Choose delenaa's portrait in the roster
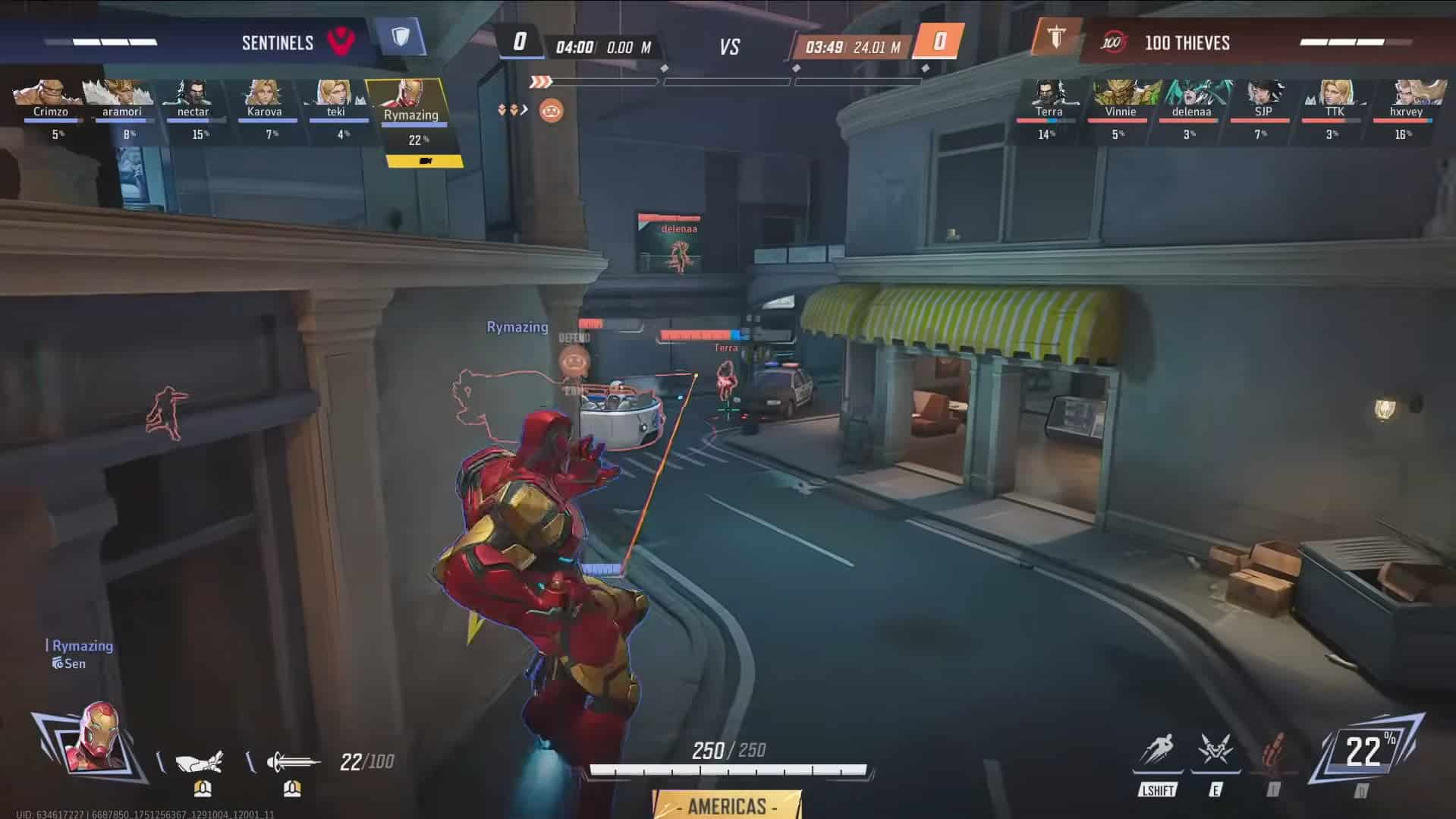 click(x=1191, y=93)
